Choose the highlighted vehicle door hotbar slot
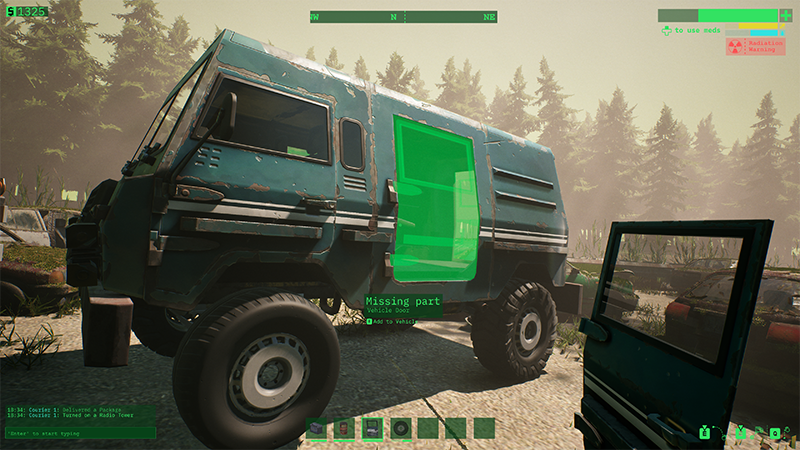The width and height of the screenshot is (800, 450). point(372,428)
